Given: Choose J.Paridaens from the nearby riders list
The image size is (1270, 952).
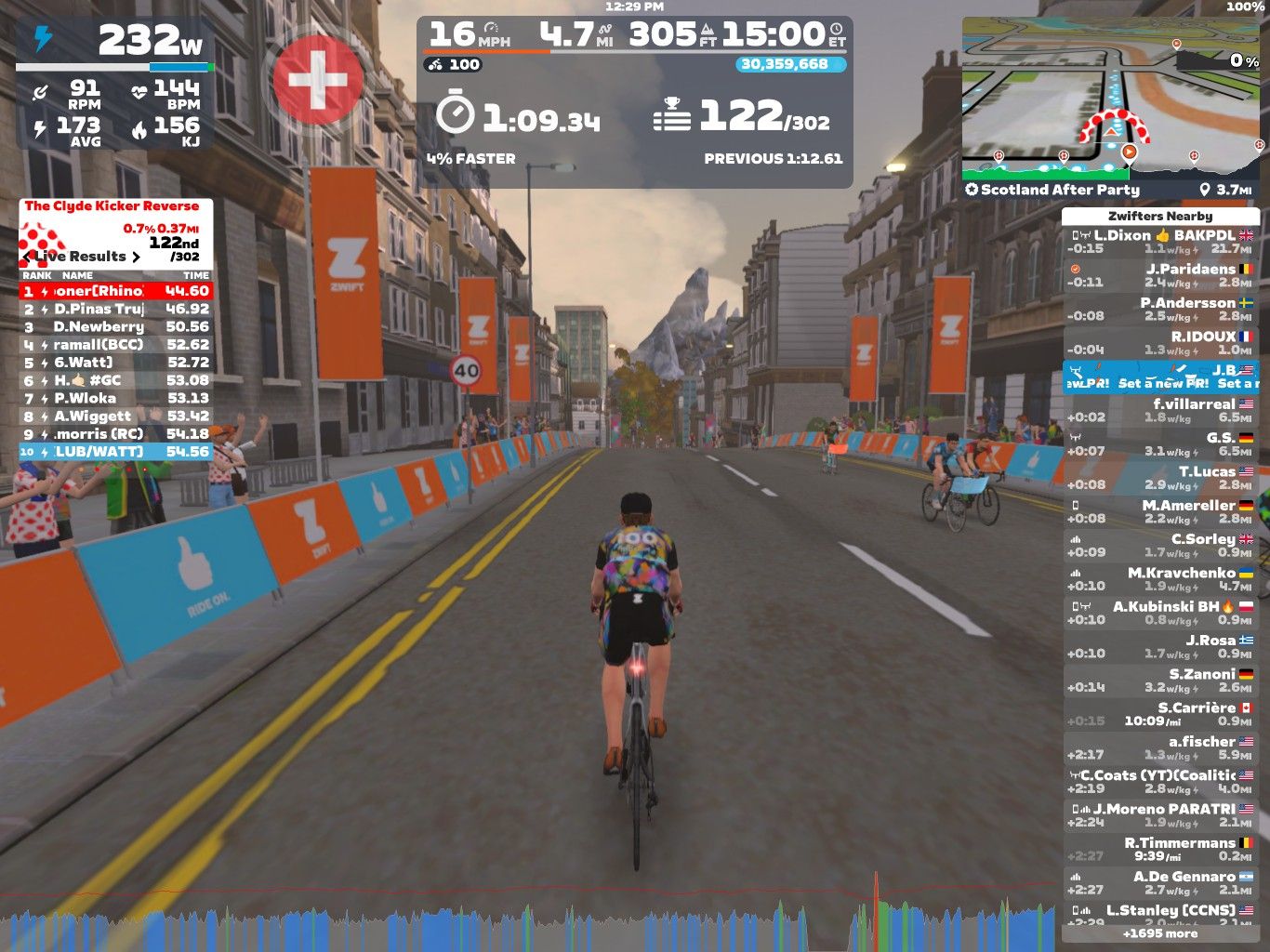Looking at the screenshot, I should [1159, 275].
